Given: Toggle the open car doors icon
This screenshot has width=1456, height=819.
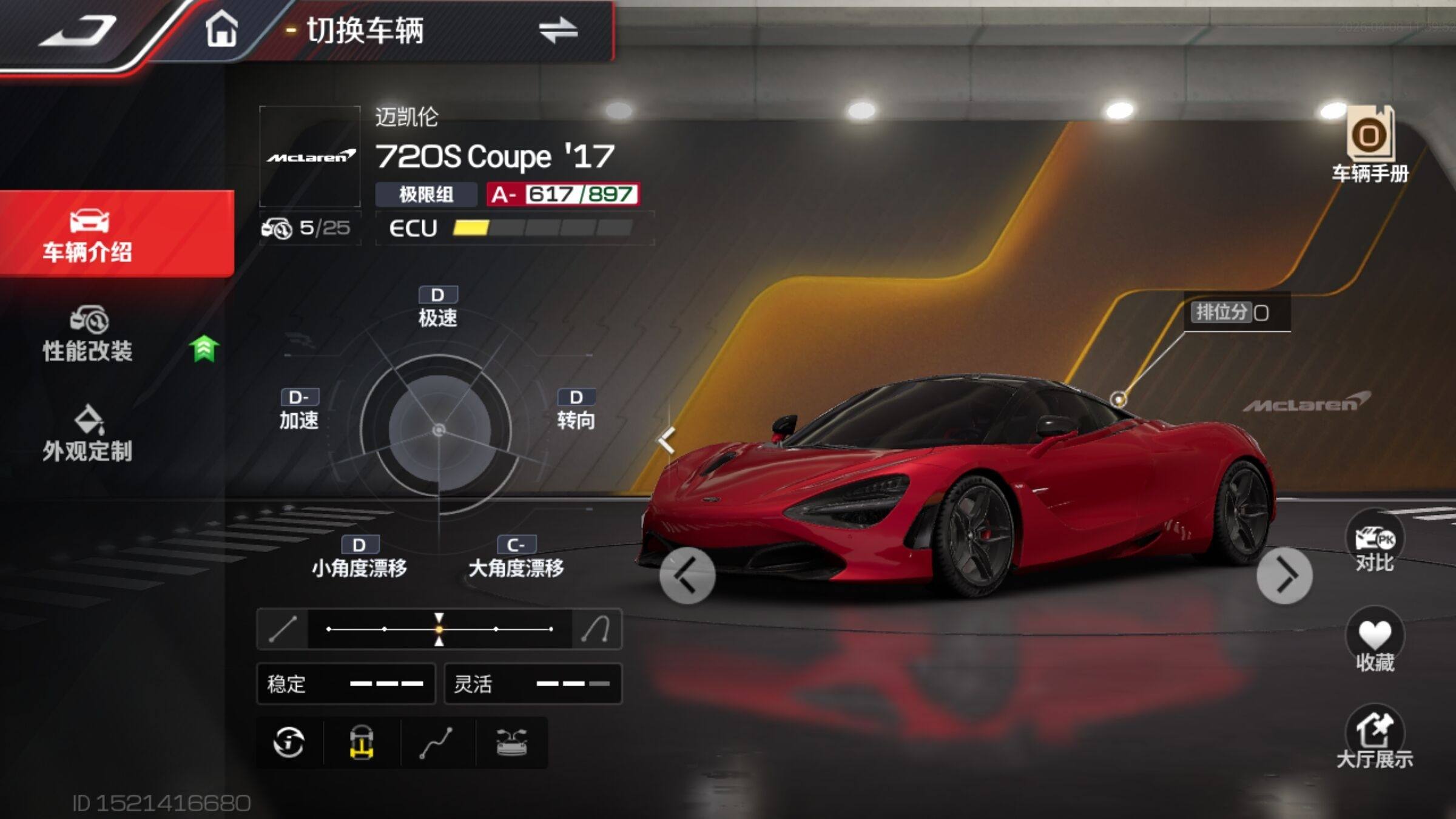Looking at the screenshot, I should pos(511,743).
